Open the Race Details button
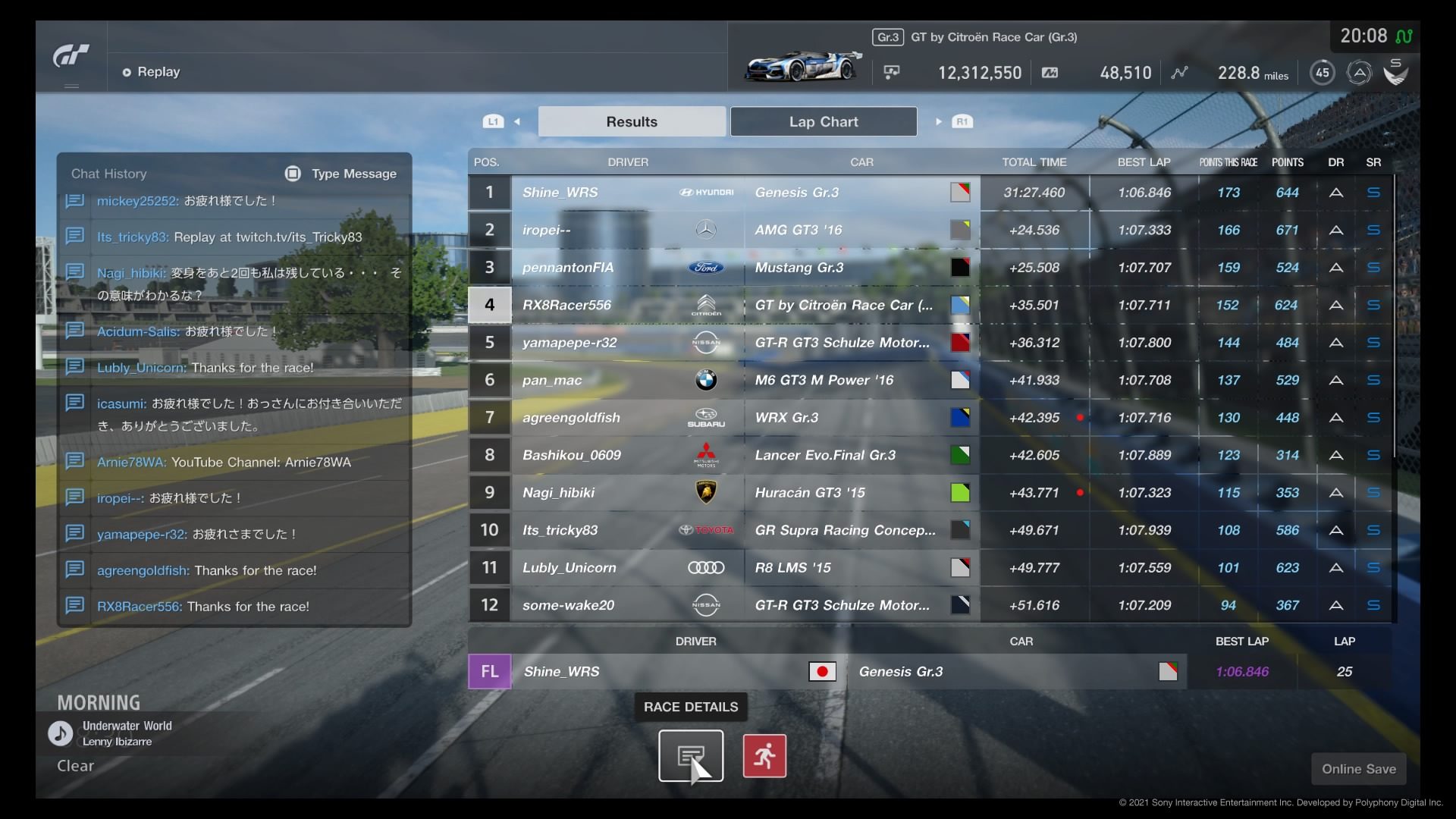Screen dimensions: 1456x819 [x=690, y=755]
